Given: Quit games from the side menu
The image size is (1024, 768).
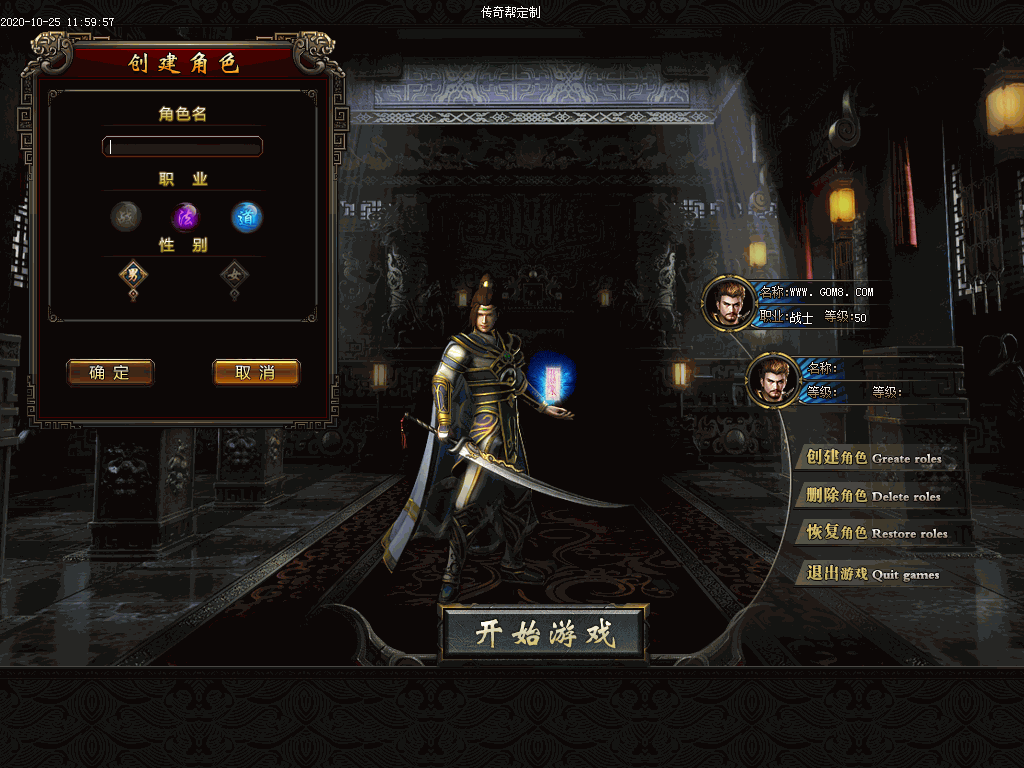Looking at the screenshot, I should coord(873,574).
